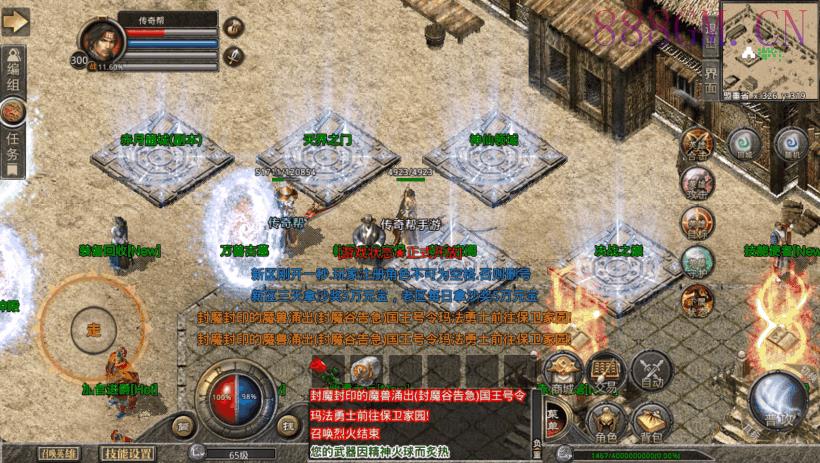Open 技能设置 skill settings
This screenshot has height=463, width=820.
pos(128,453)
